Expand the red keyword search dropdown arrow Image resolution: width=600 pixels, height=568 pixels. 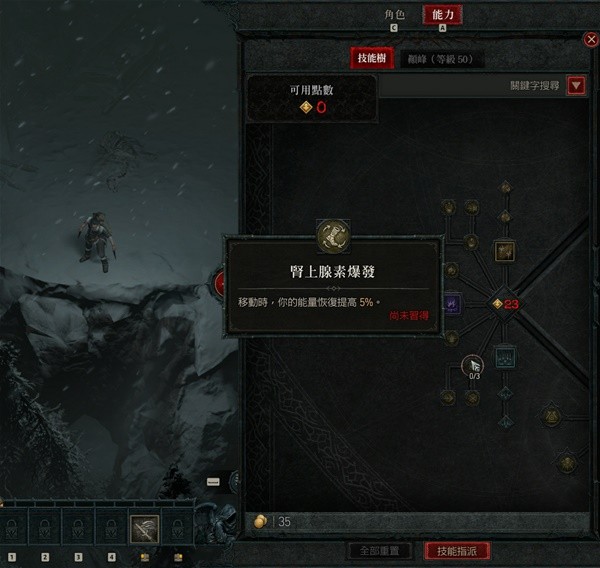coord(576,86)
